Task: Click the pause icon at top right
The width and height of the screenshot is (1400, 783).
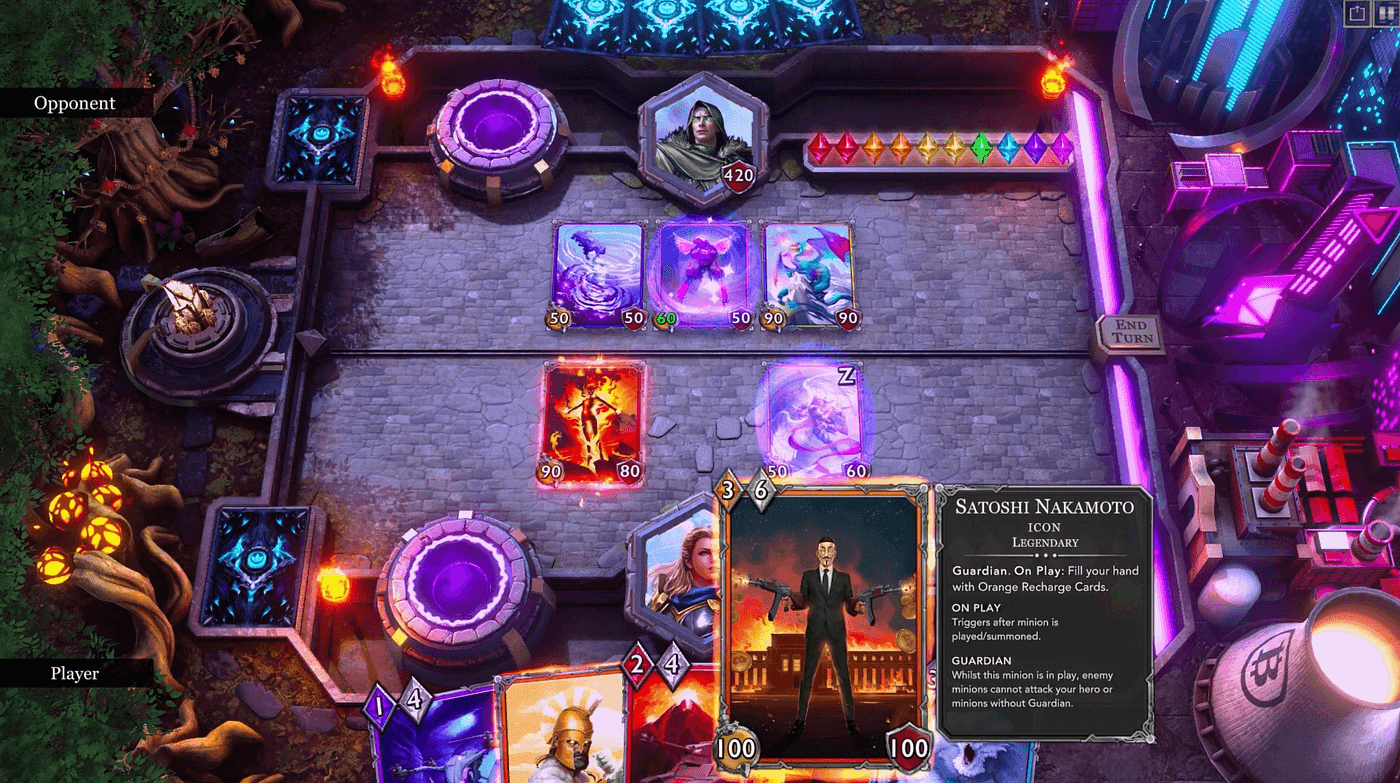Action: (1385, 14)
